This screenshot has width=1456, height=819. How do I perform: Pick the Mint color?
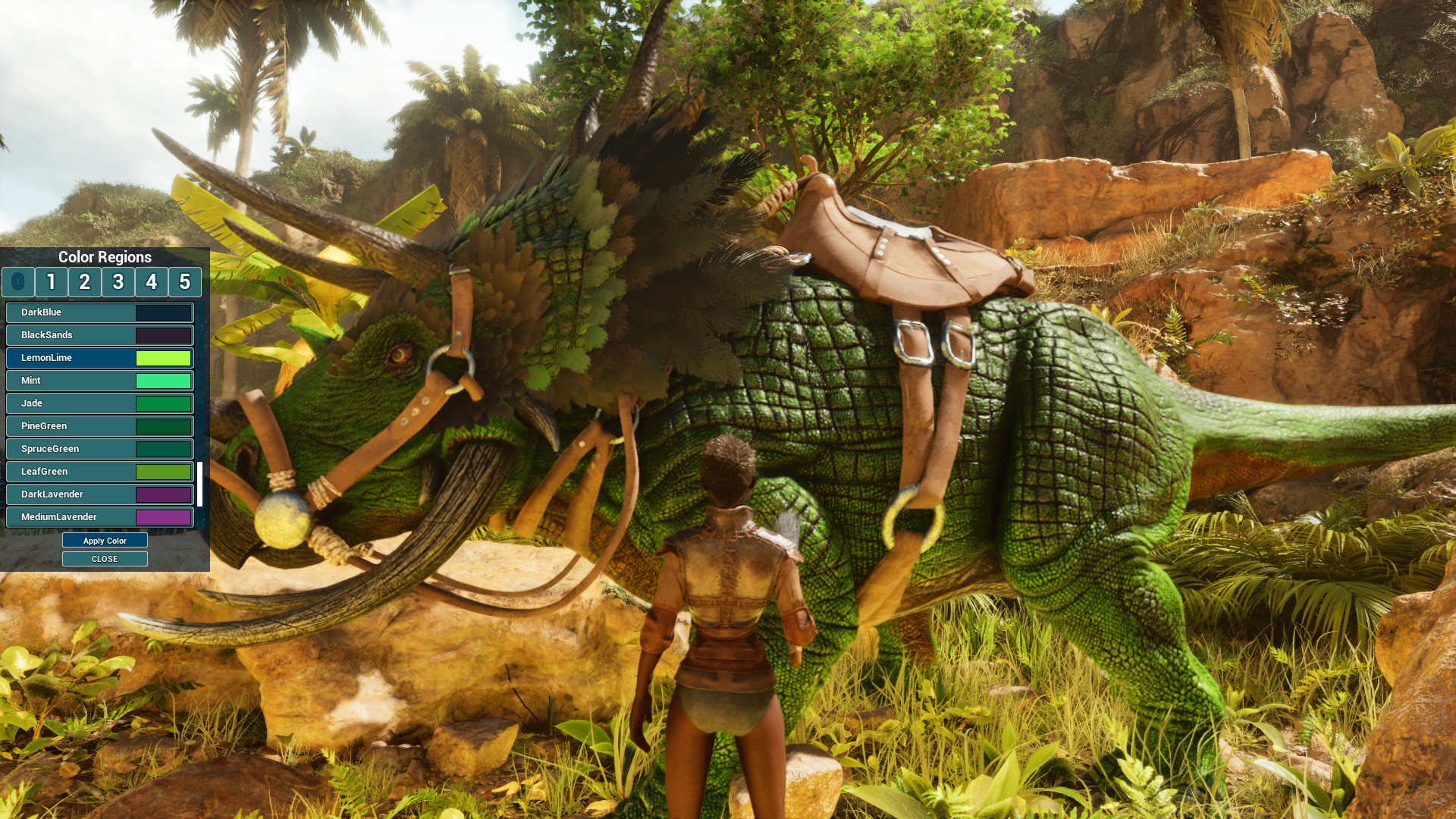(100, 381)
